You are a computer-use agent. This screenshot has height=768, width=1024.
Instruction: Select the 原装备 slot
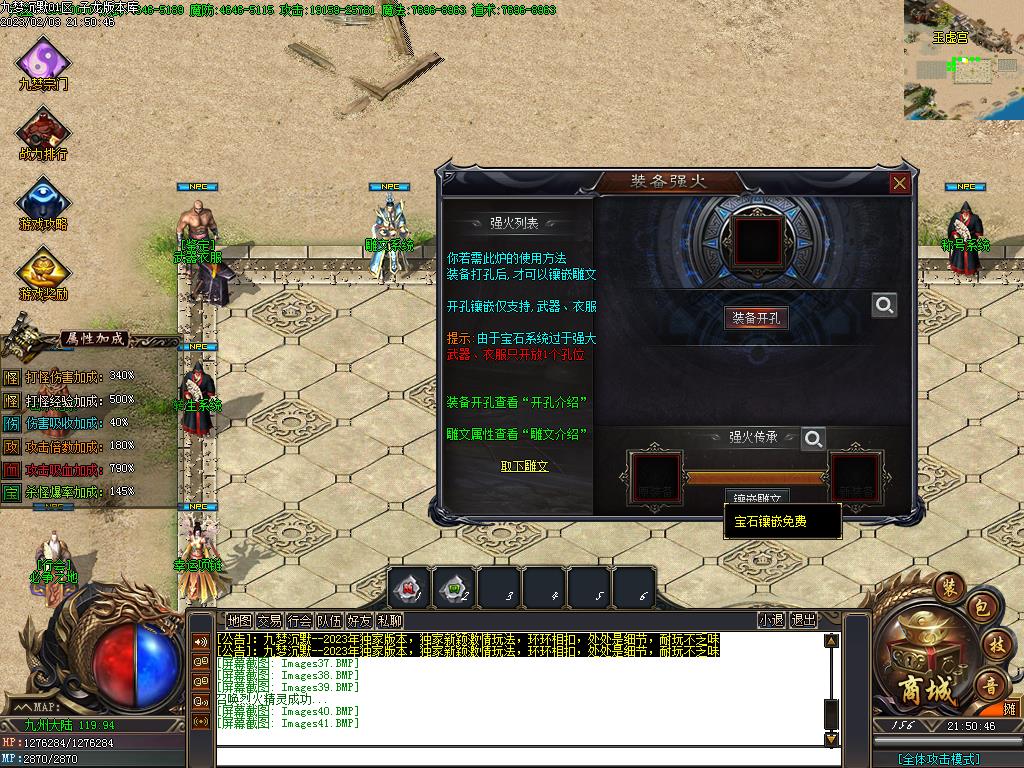pyautogui.click(x=655, y=477)
